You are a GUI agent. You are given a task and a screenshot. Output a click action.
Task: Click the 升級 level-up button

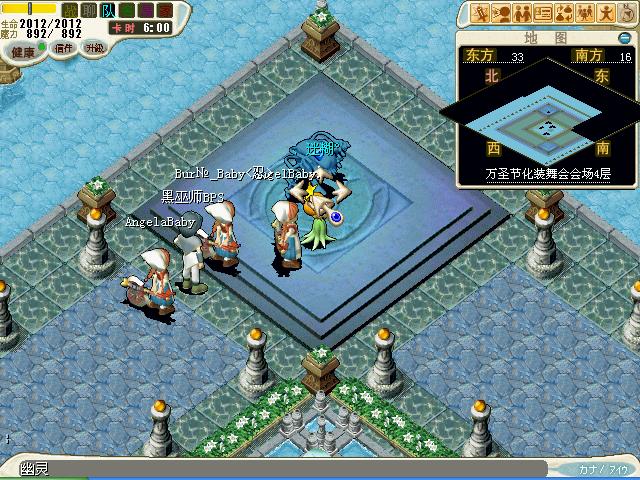(x=94, y=48)
